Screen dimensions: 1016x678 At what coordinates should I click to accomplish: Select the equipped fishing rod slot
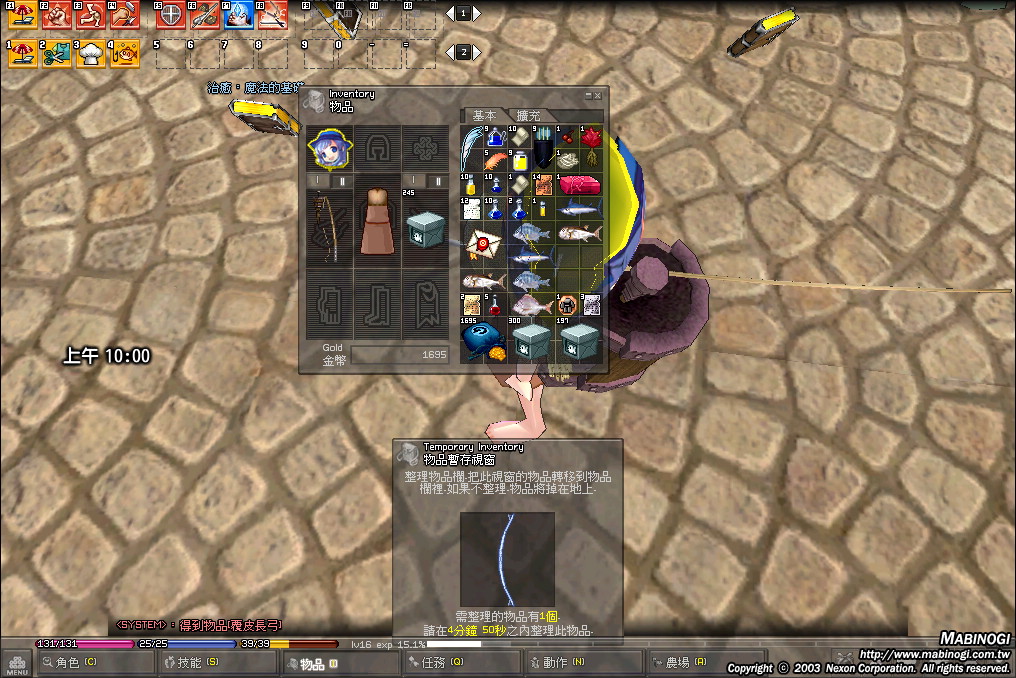[329, 227]
